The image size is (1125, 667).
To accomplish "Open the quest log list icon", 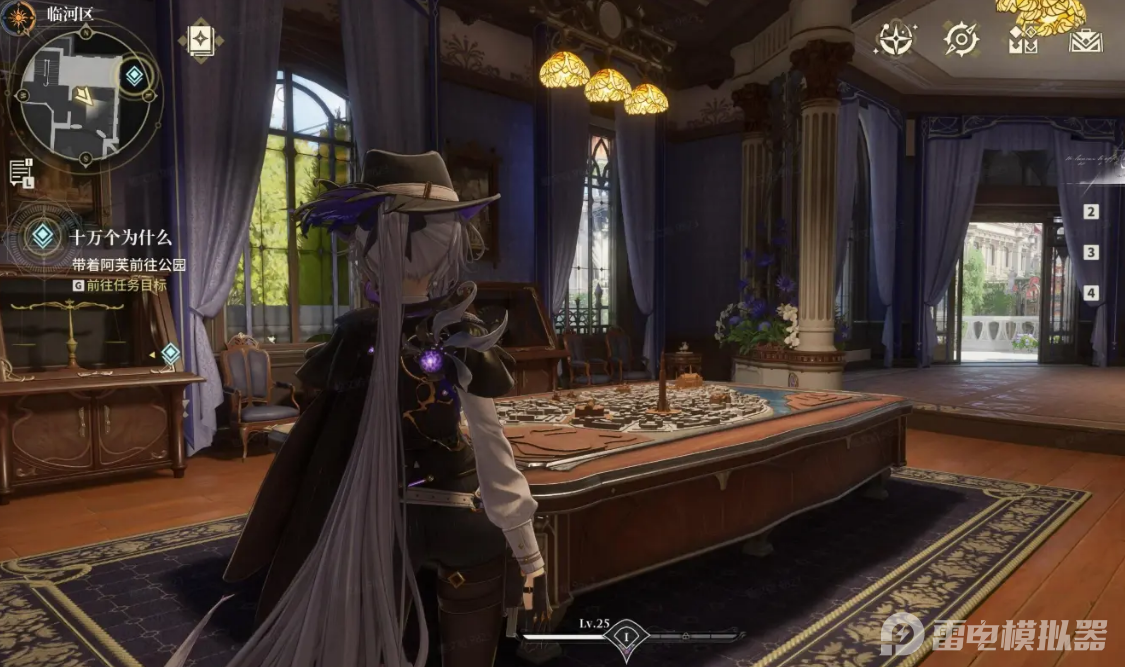I will click(21, 172).
